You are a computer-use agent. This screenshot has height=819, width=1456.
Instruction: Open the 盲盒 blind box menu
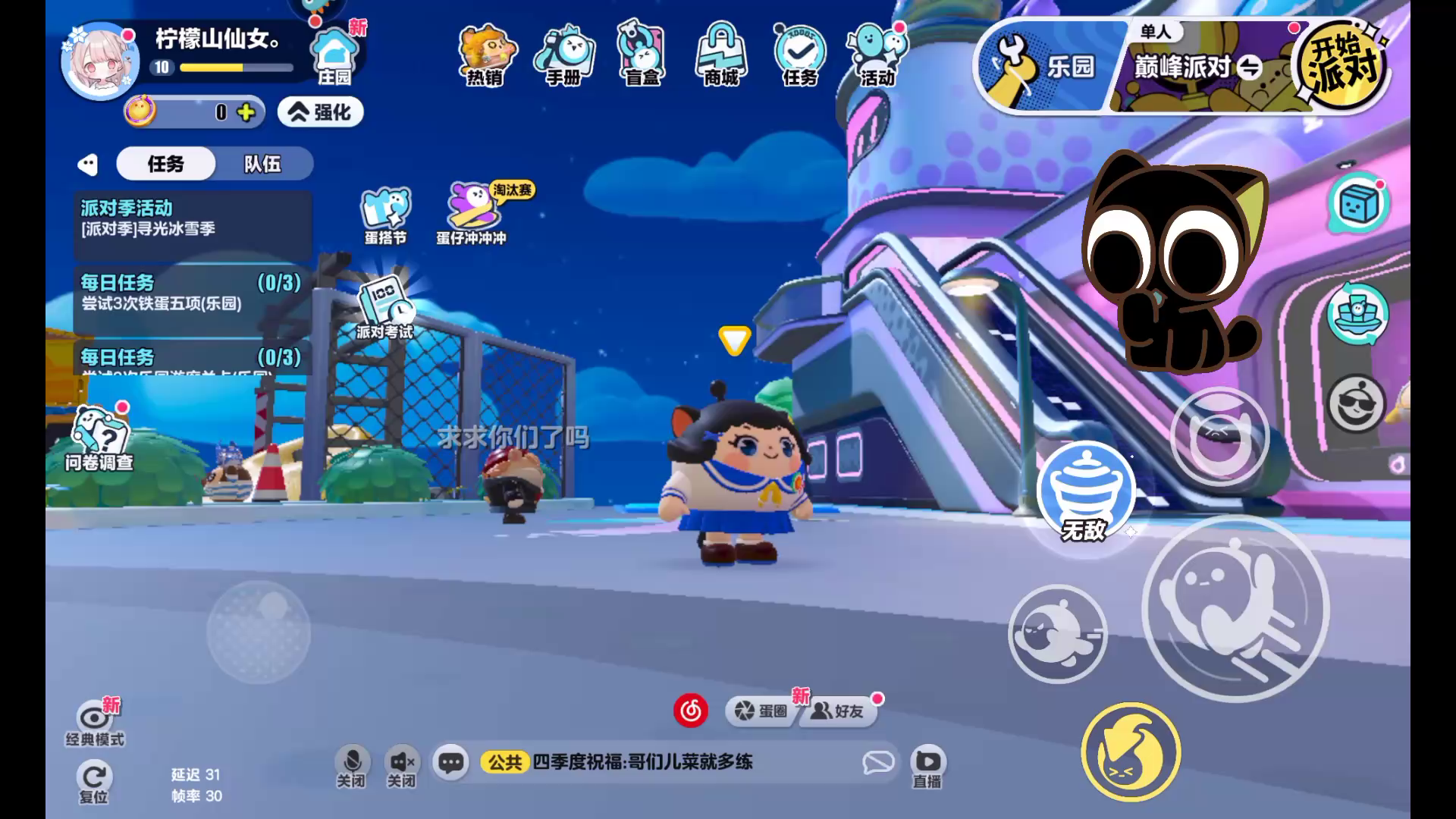pos(642,55)
